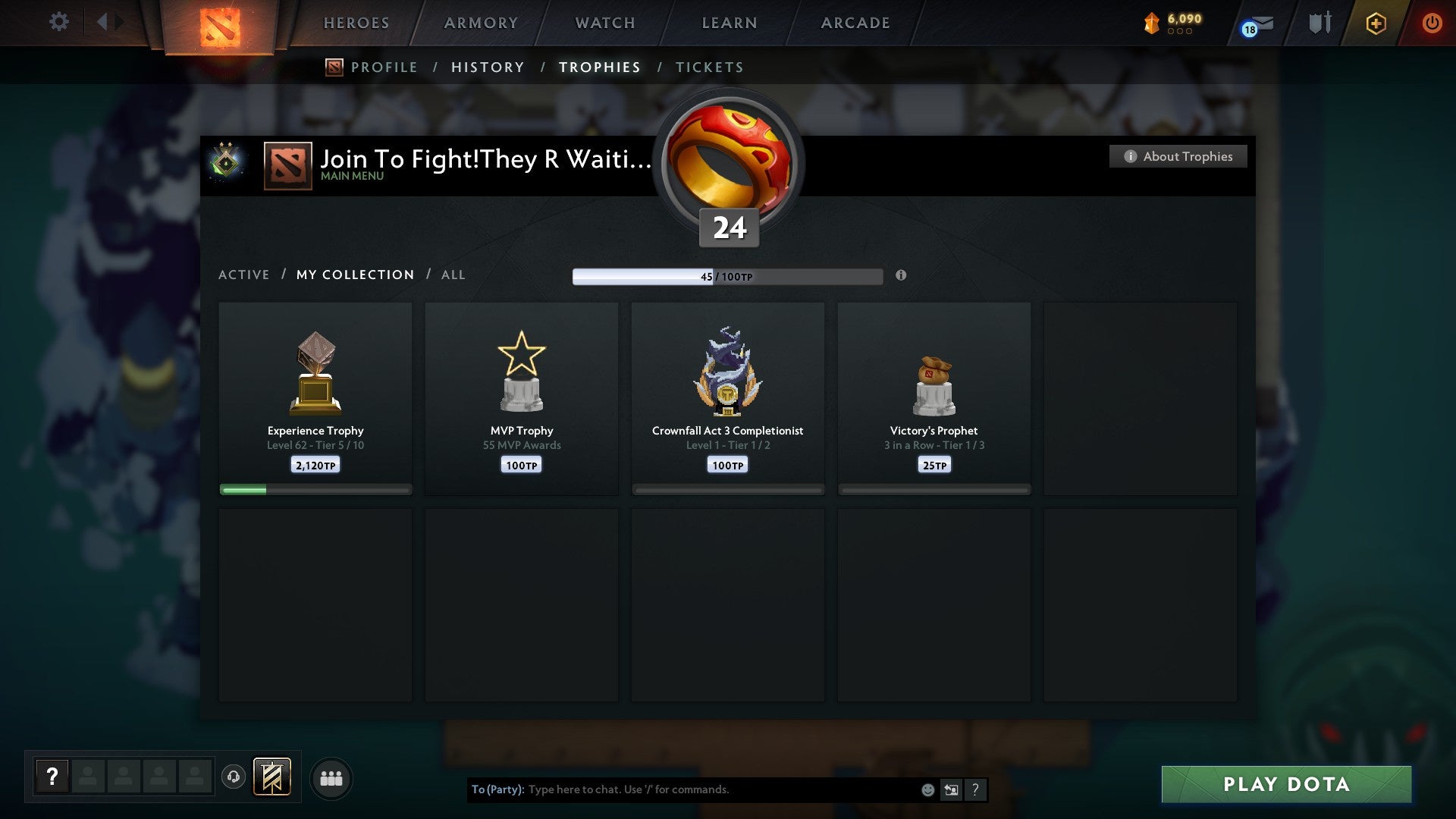
Task: Click the Dota Plus hexagon icon
Action: pyautogui.click(x=1376, y=23)
